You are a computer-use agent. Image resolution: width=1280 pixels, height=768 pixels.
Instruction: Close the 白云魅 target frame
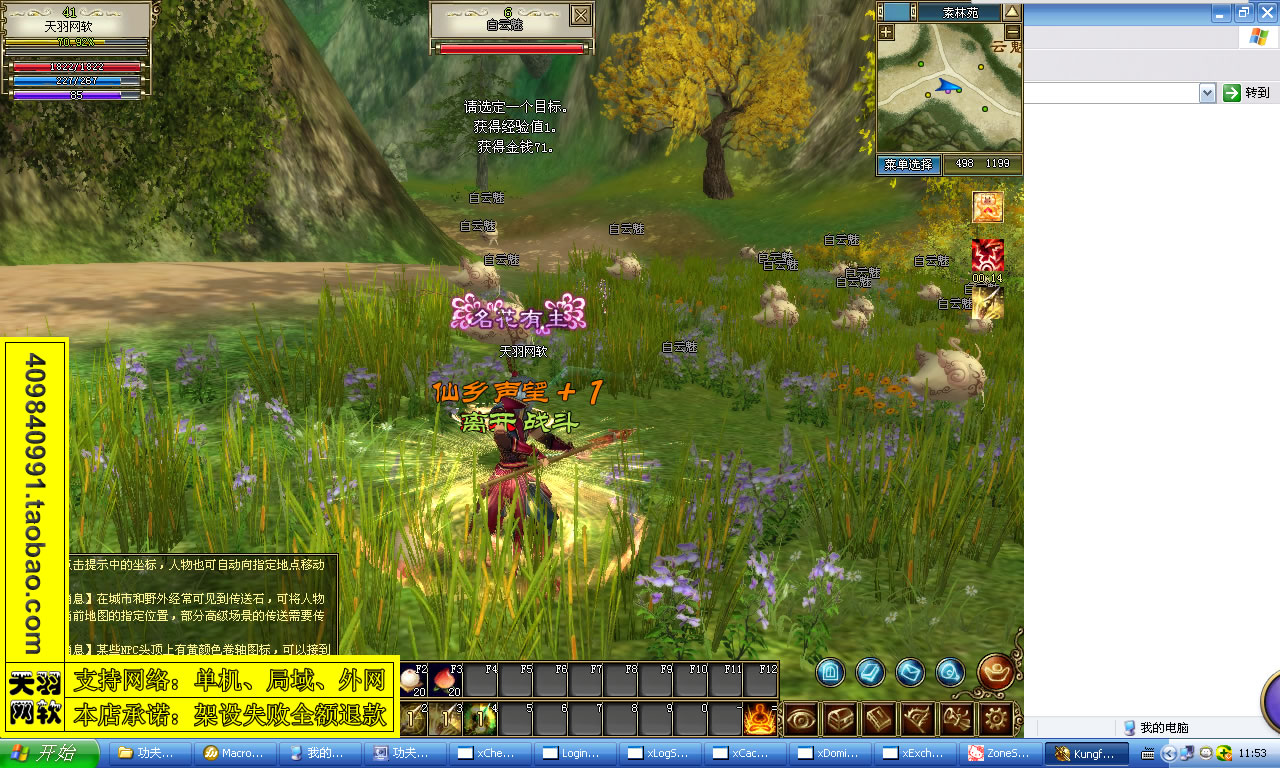click(580, 15)
